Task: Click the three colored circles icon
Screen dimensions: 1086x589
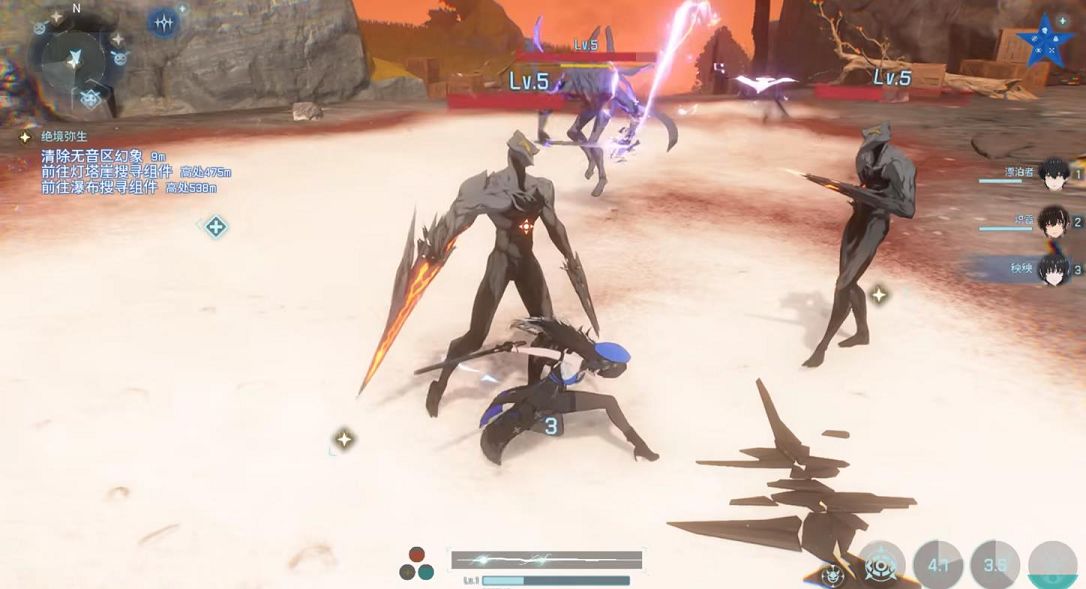Action: 416,564
